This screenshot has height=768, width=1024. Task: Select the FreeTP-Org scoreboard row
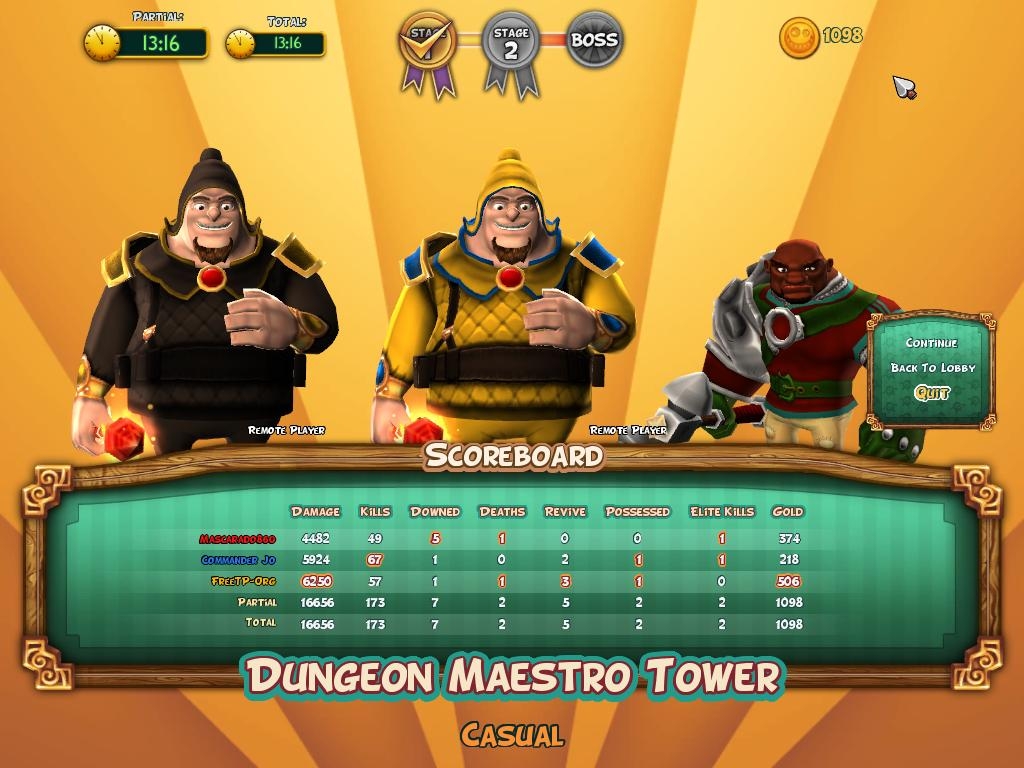click(243, 581)
